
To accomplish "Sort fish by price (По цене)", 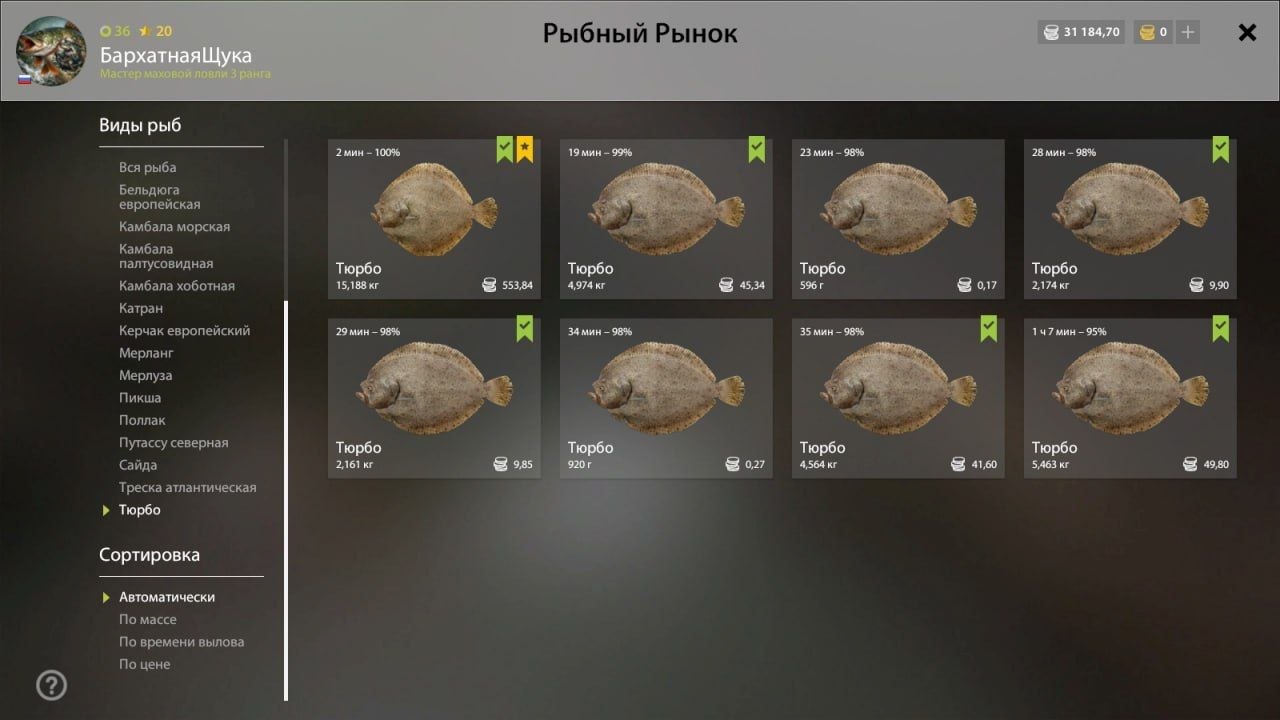I will click(144, 664).
